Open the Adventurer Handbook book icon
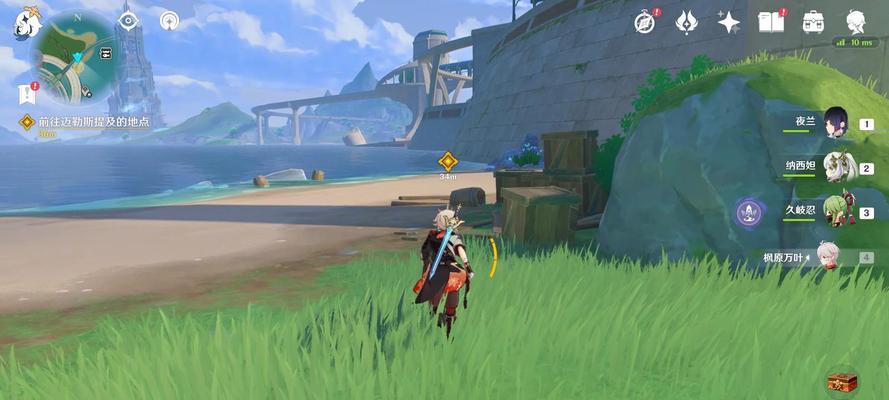Screen dimensions: 889x400 (770, 21)
